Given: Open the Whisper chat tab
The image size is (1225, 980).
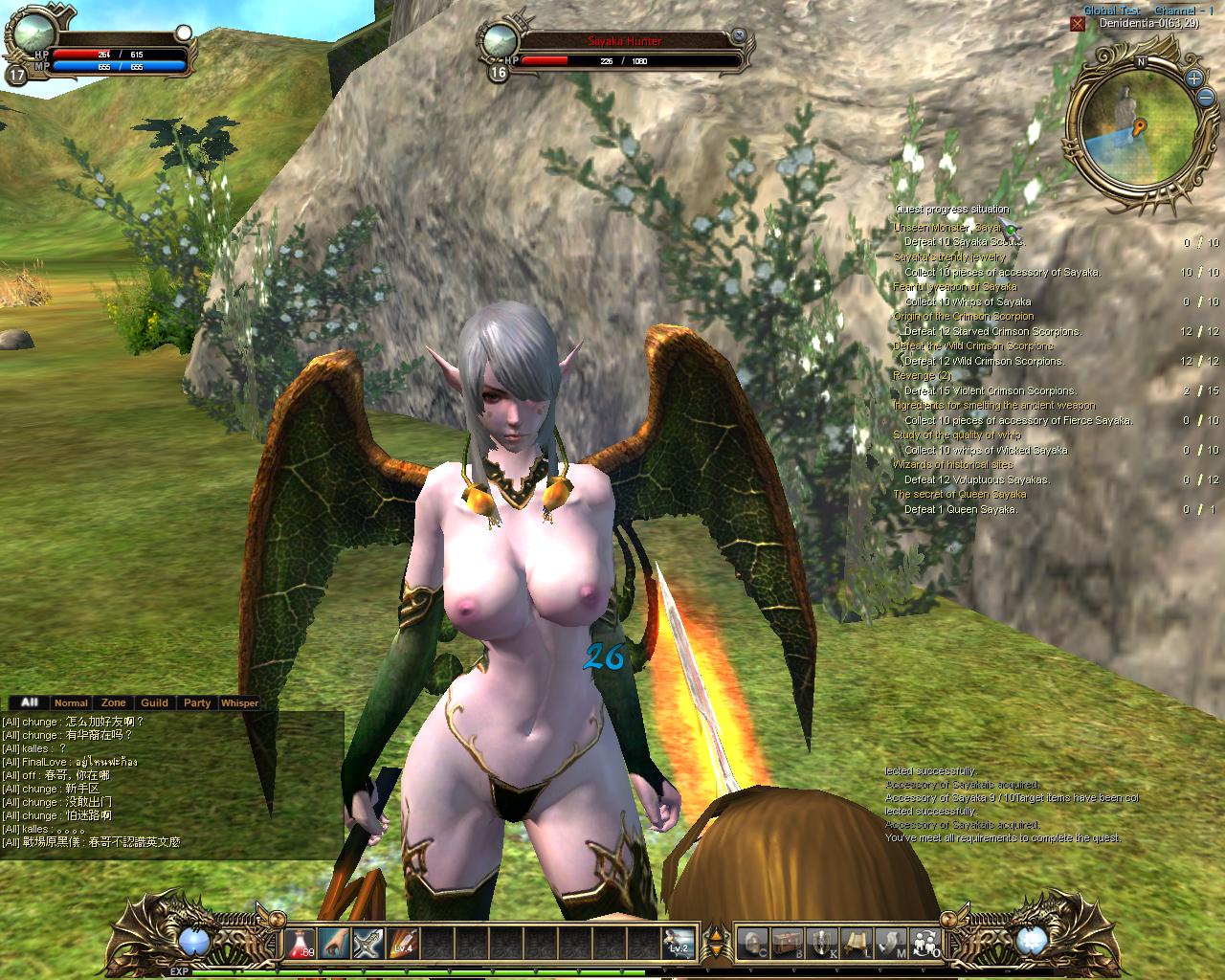Looking at the screenshot, I should pos(239,702).
